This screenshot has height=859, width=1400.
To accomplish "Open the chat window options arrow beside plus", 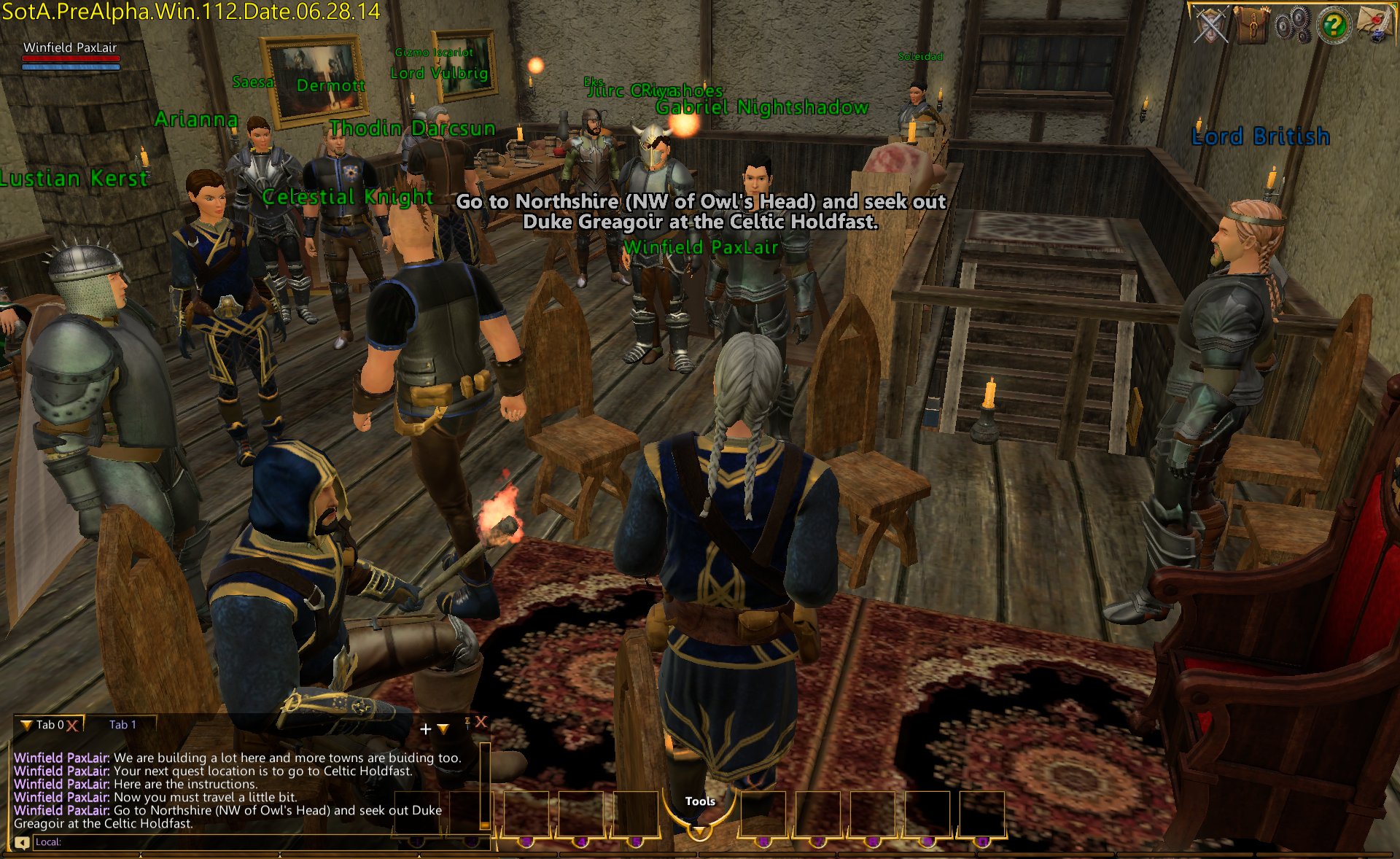I will (x=443, y=728).
